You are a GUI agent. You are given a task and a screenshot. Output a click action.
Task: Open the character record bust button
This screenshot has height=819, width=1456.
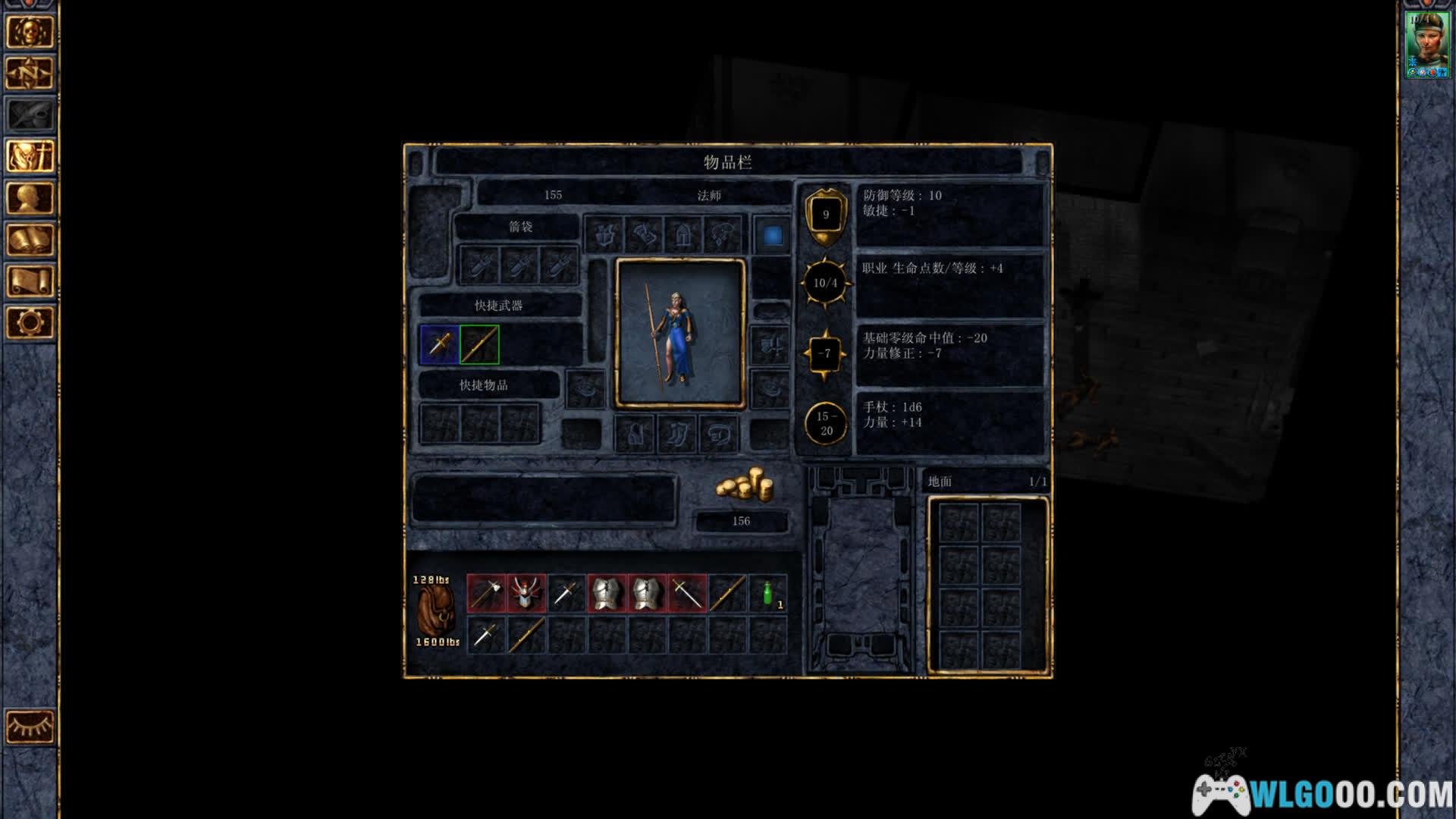pyautogui.click(x=30, y=198)
